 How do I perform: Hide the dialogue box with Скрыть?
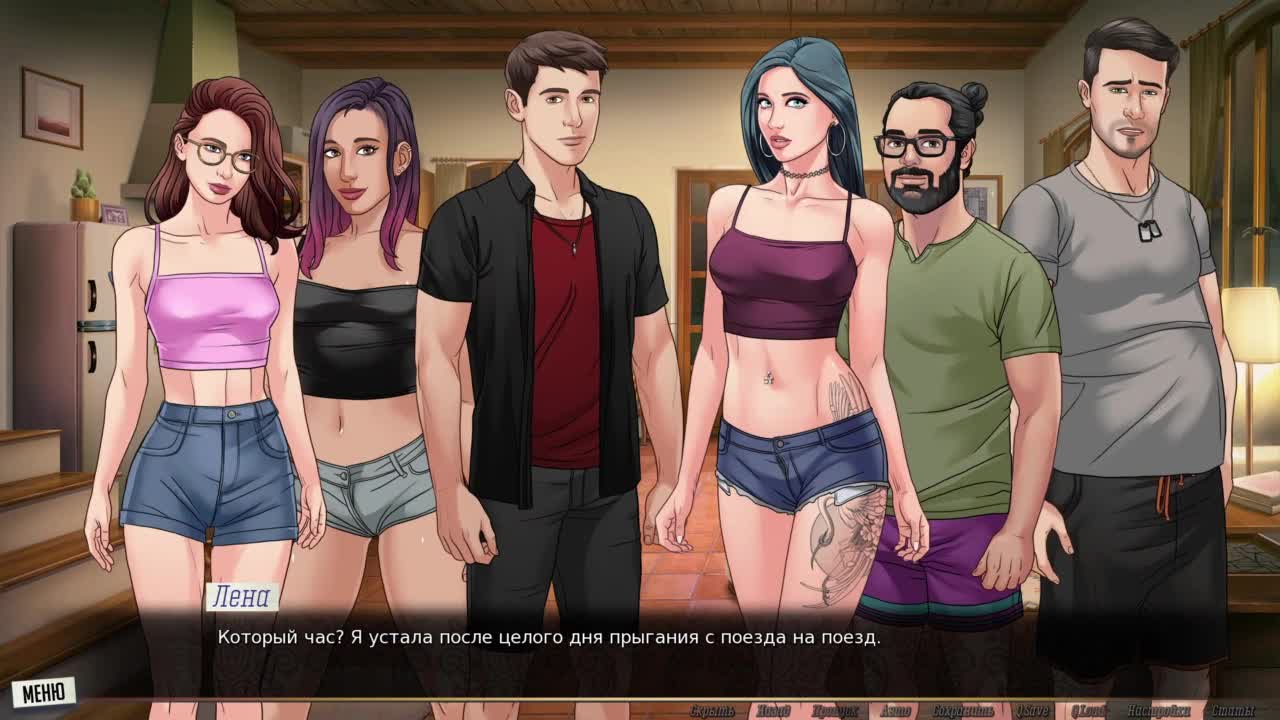coord(712,711)
